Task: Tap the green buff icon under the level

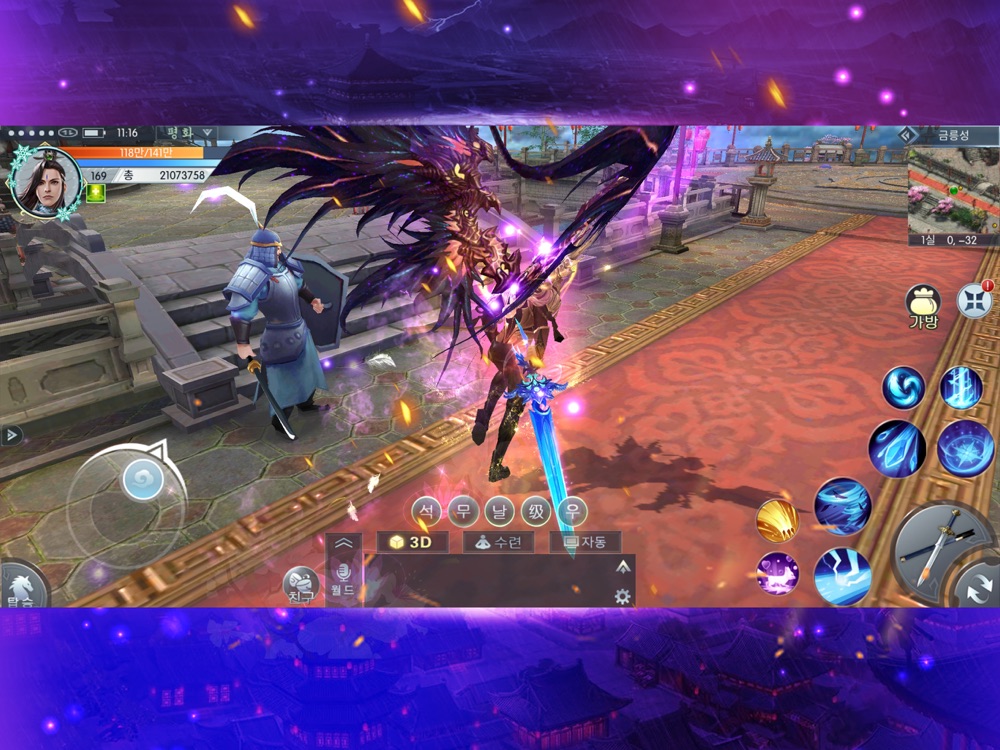Action: pos(96,194)
